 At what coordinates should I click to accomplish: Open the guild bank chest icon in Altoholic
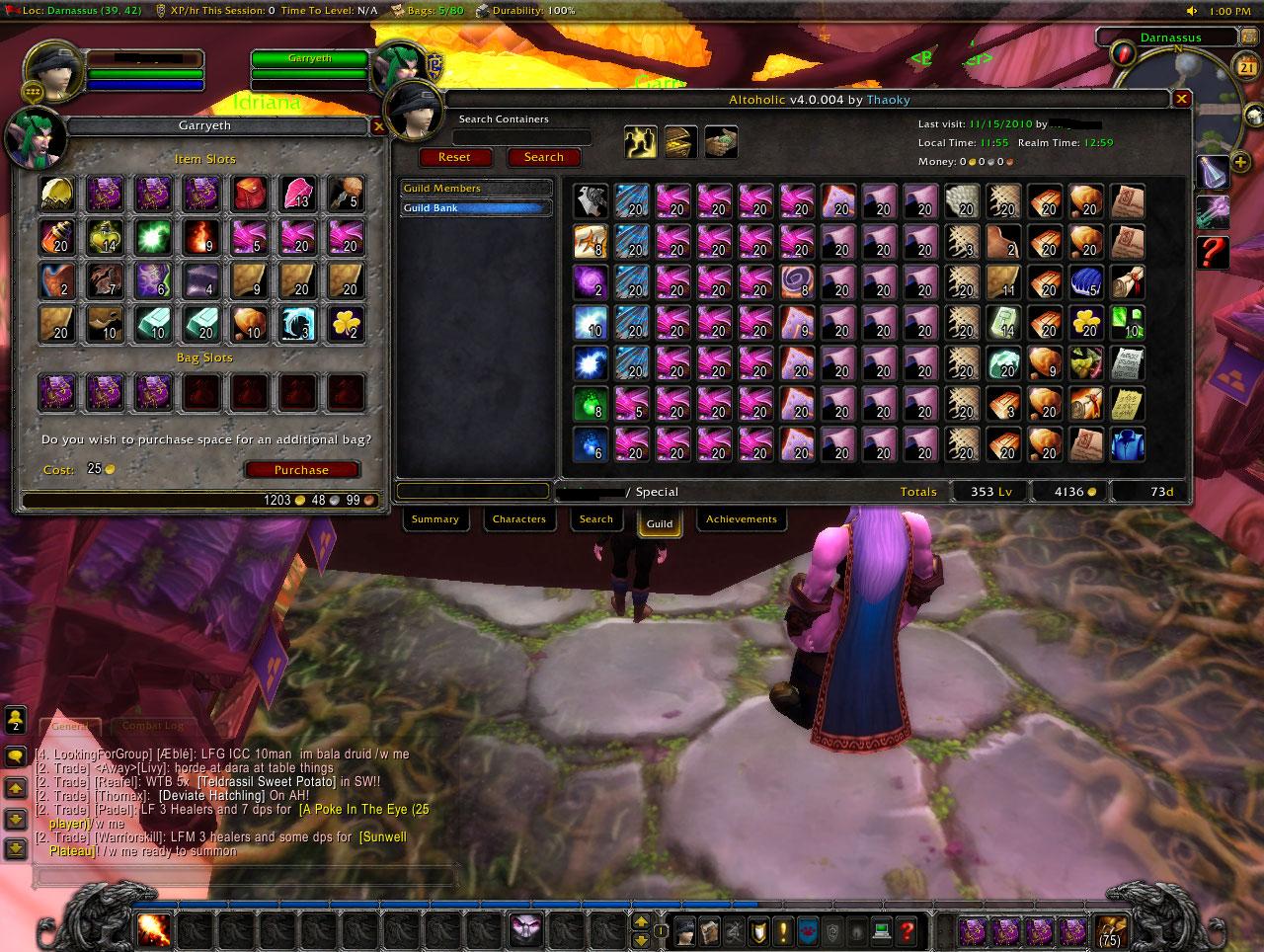[678, 141]
